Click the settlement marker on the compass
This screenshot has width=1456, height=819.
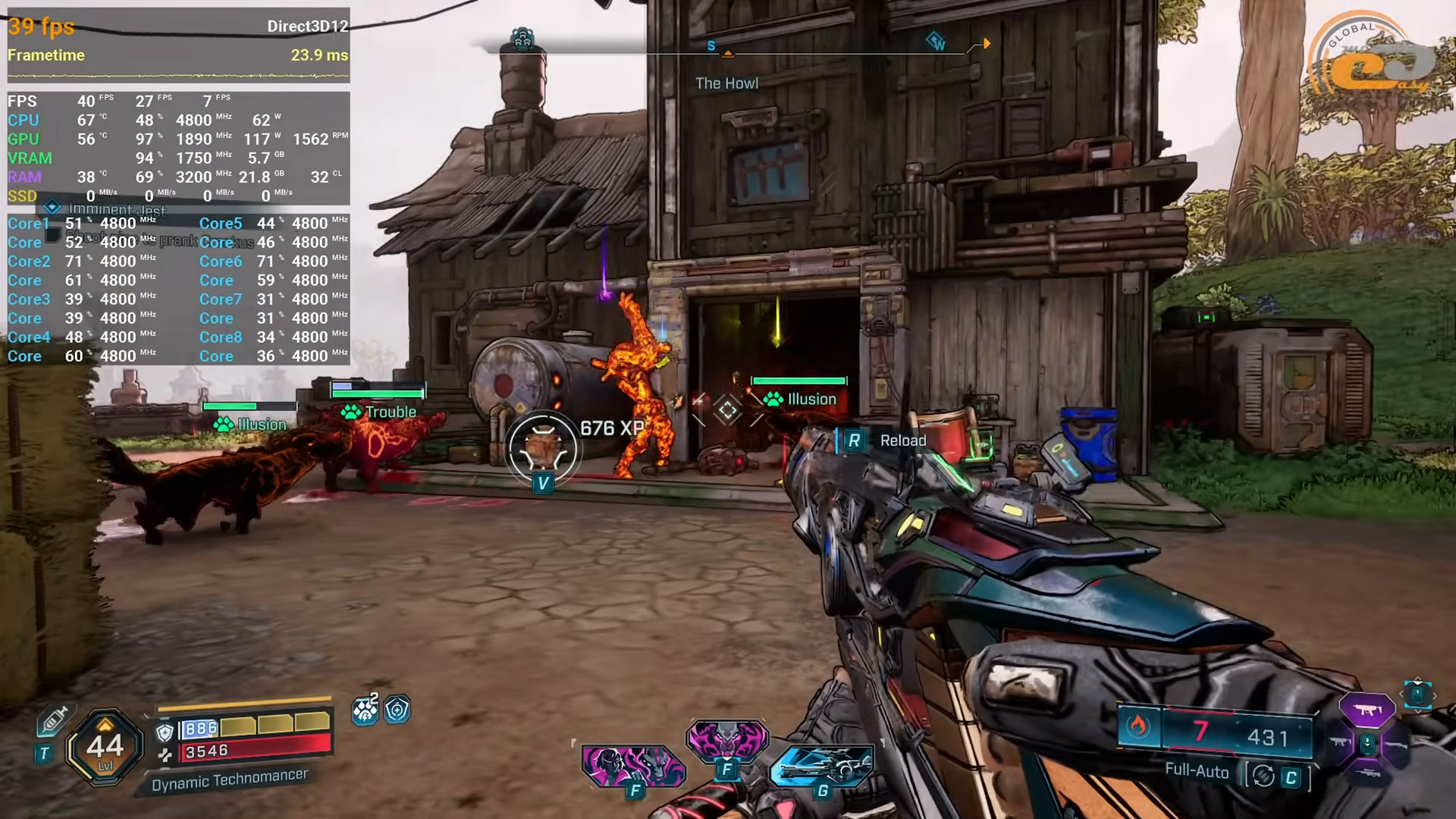[522, 38]
